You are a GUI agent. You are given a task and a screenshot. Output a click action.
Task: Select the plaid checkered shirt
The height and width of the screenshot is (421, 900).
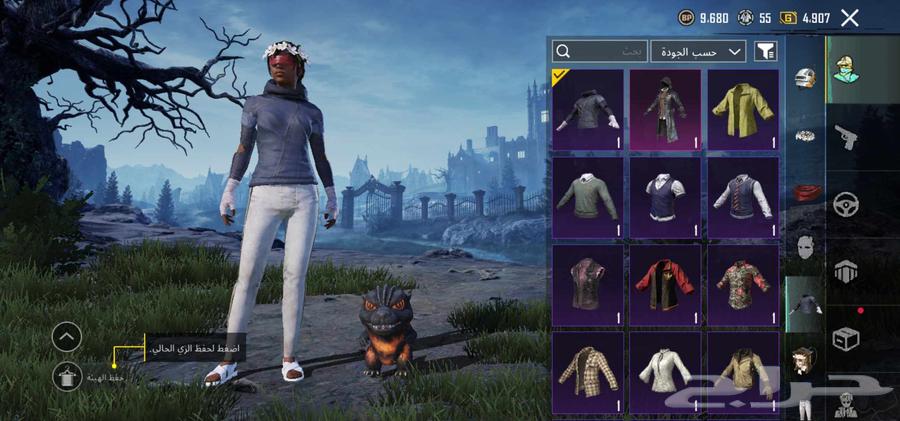tap(587, 371)
